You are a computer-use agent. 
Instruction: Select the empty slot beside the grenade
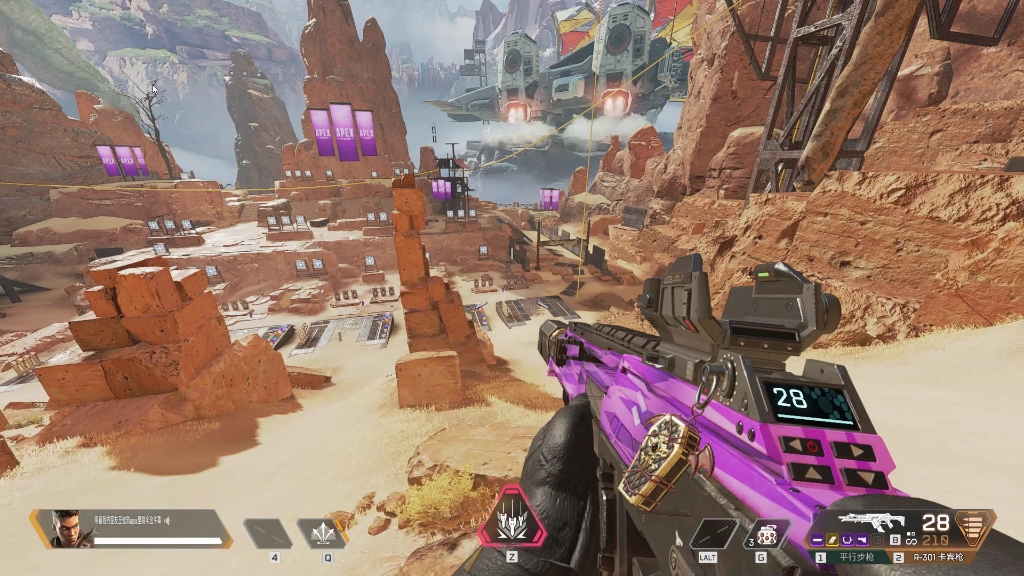point(714,534)
